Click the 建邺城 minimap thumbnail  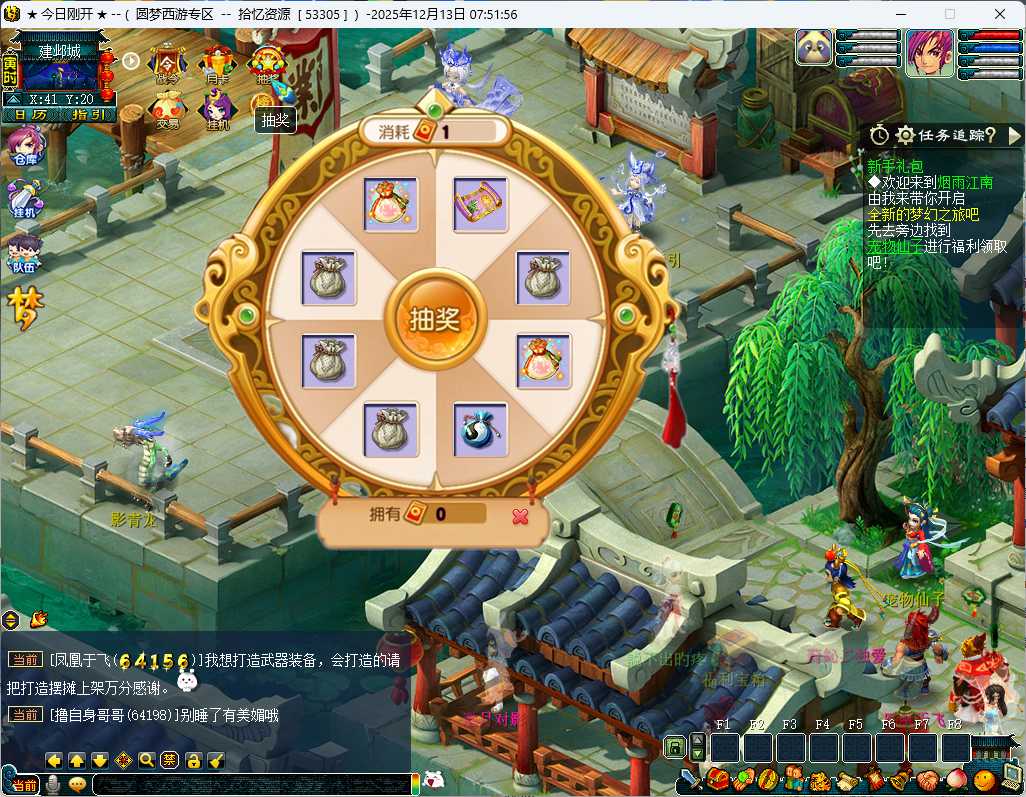click(59, 72)
